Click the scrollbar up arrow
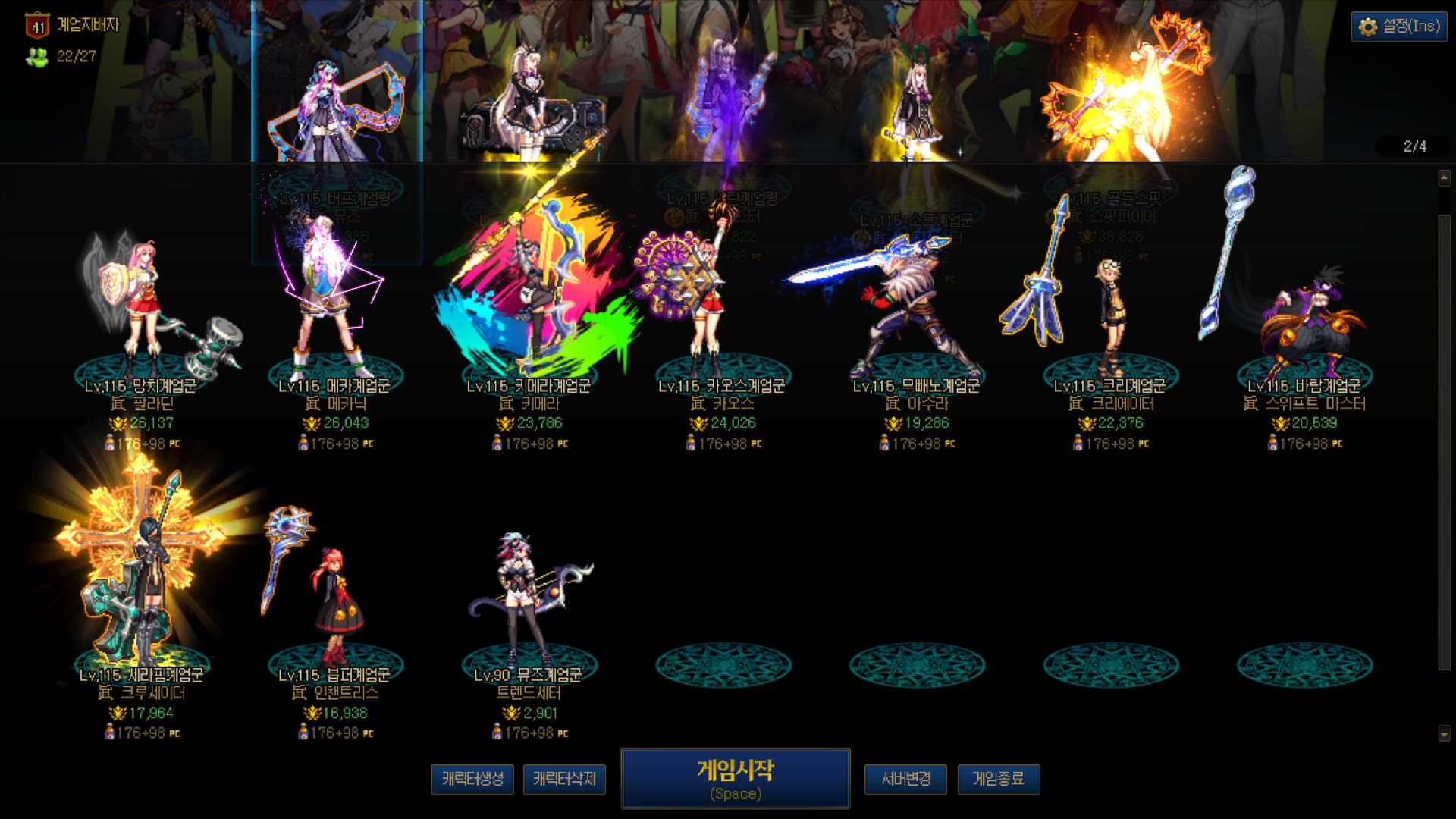This screenshot has height=819, width=1456. (x=1444, y=178)
